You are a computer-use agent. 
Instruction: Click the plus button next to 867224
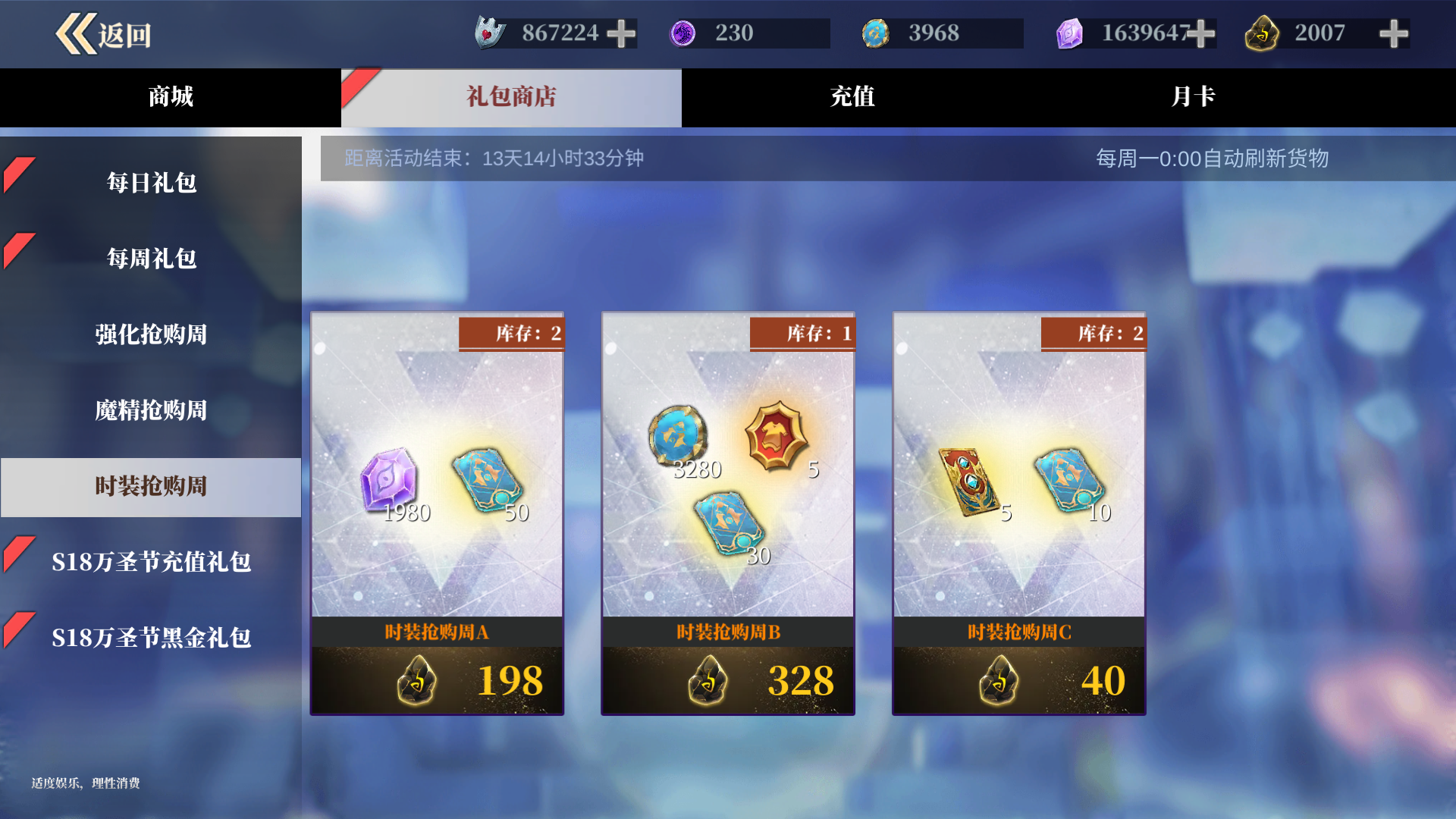pyautogui.click(x=621, y=33)
